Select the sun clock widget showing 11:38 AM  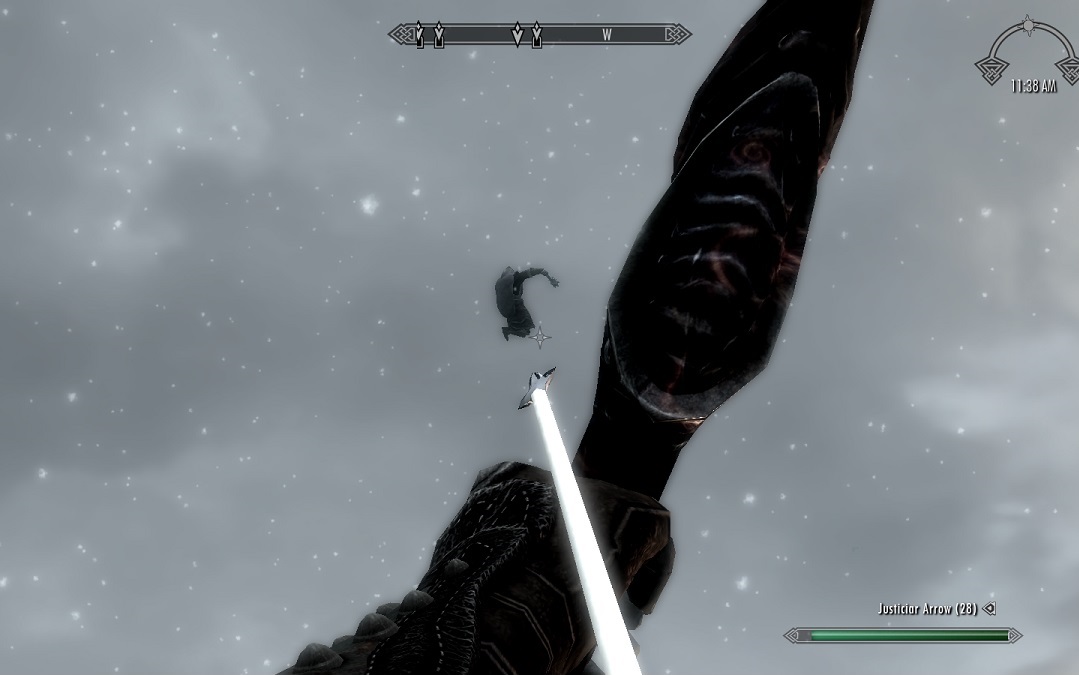1027,60
